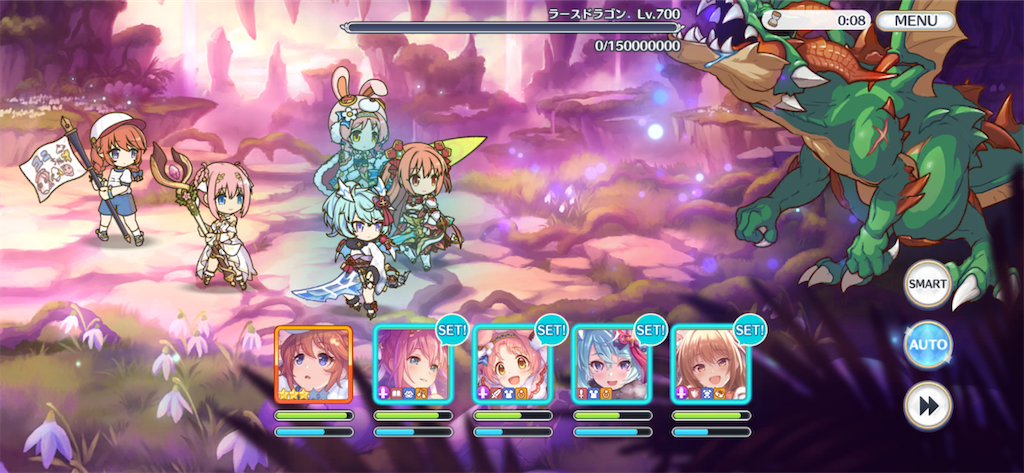Activate the fast-forward speed button
Image resolution: width=1024 pixels, height=473 pixels.
[x=928, y=407]
